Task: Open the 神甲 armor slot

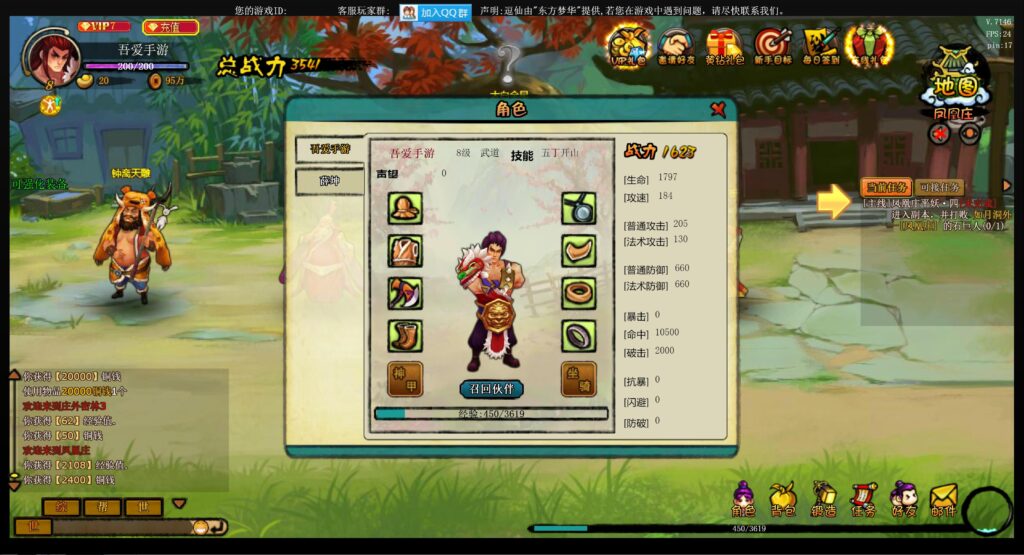Action: tap(405, 378)
